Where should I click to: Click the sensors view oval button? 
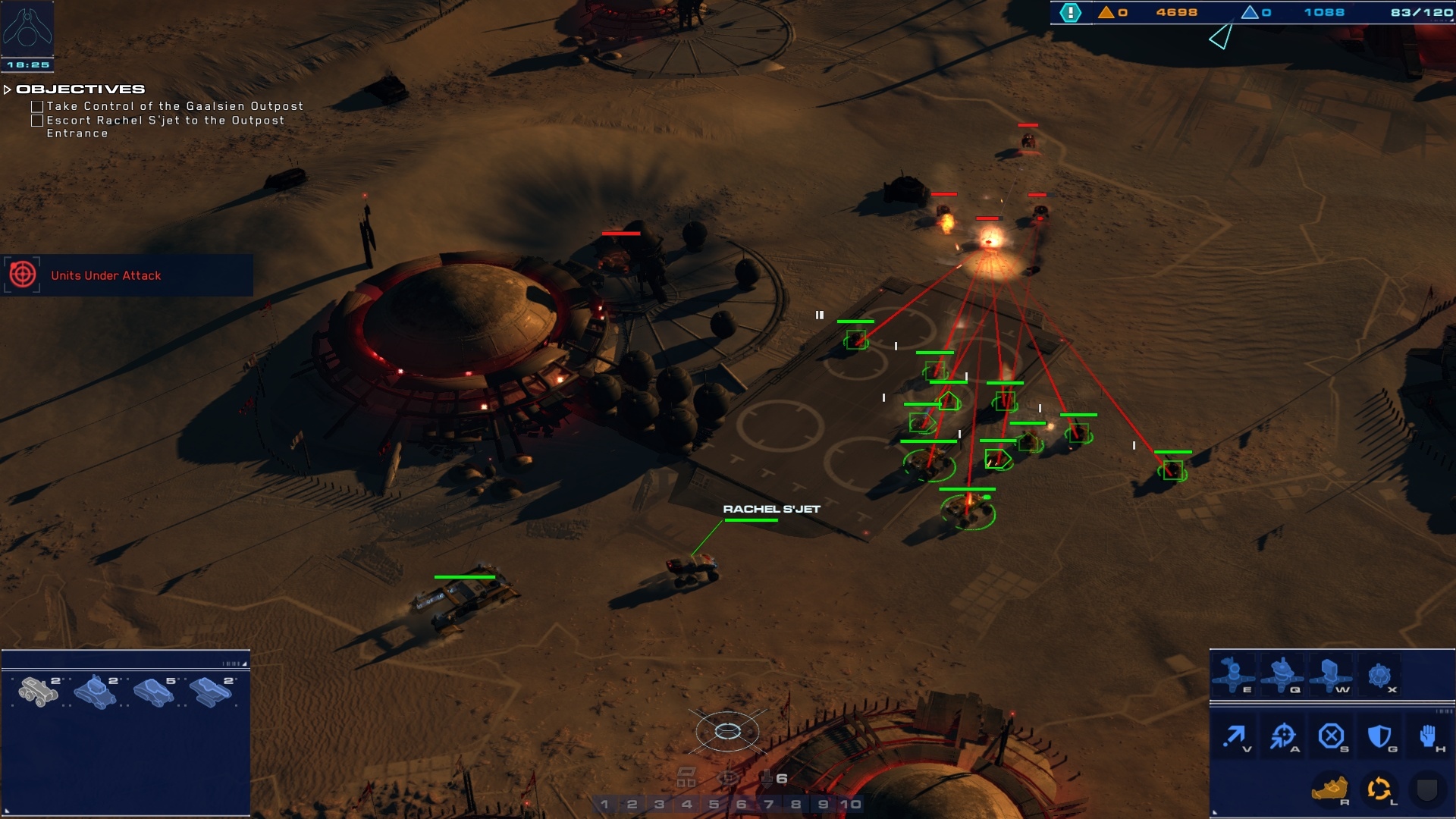pos(727,731)
